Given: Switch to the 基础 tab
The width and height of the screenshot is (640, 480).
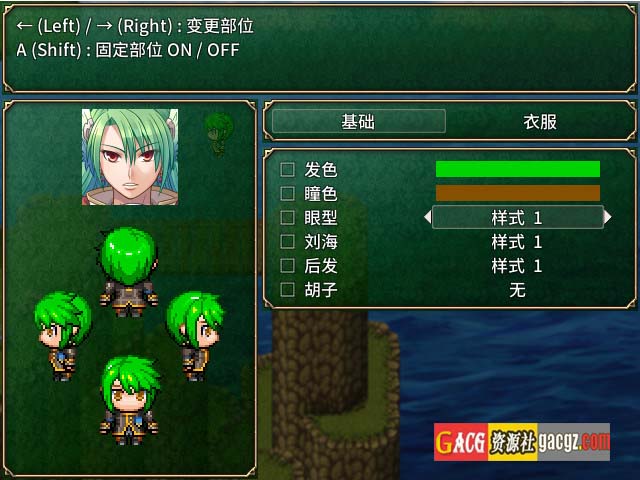Looking at the screenshot, I should point(358,121).
